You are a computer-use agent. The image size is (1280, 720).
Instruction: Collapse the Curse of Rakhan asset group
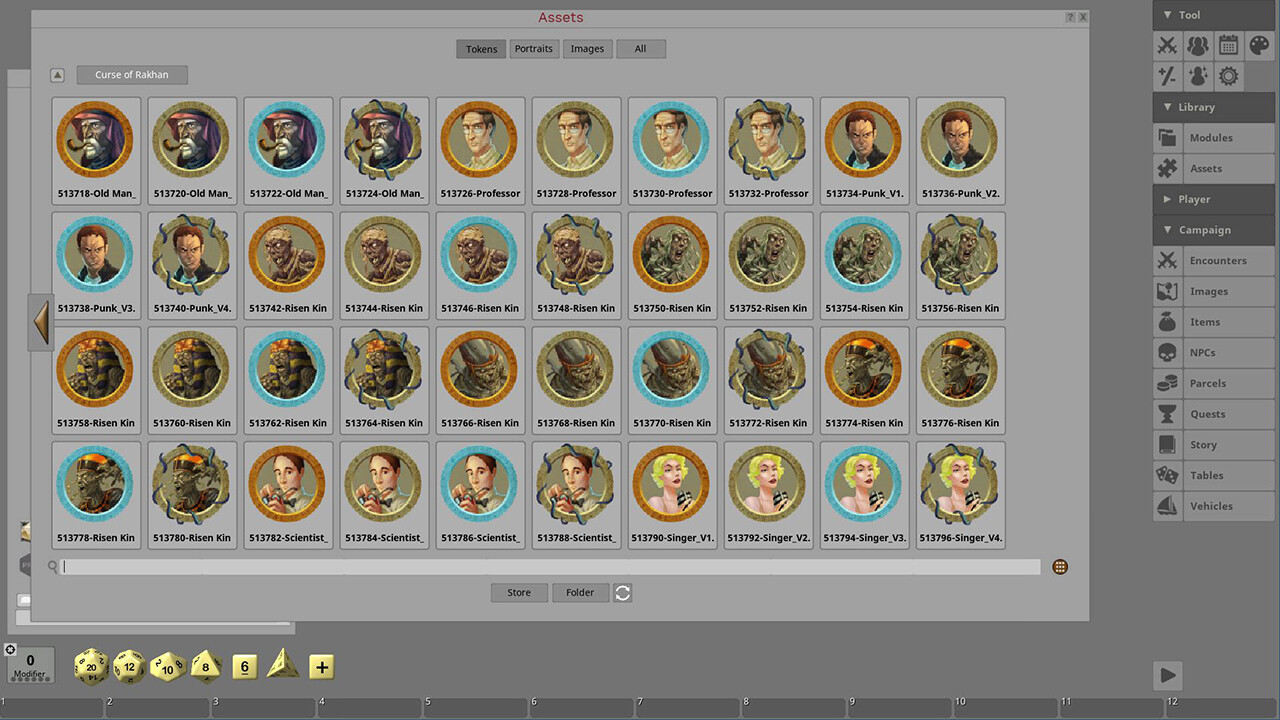(x=57, y=74)
